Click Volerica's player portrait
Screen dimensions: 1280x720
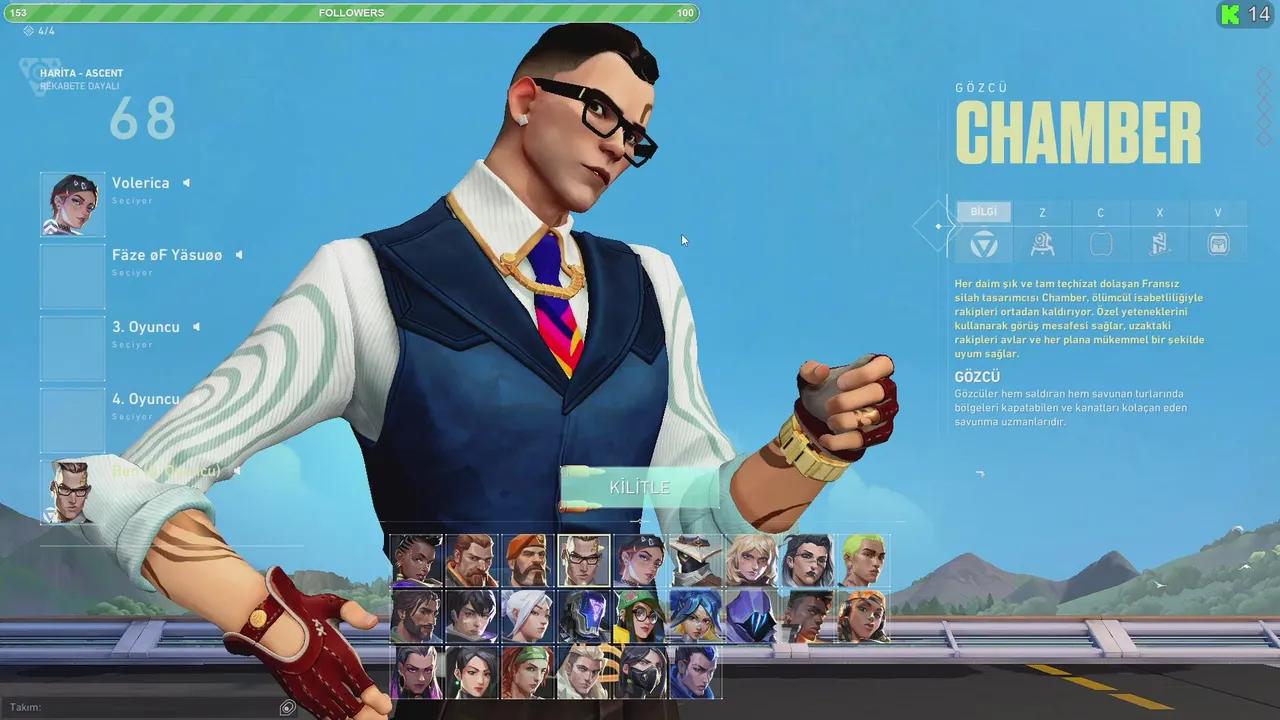click(x=72, y=204)
